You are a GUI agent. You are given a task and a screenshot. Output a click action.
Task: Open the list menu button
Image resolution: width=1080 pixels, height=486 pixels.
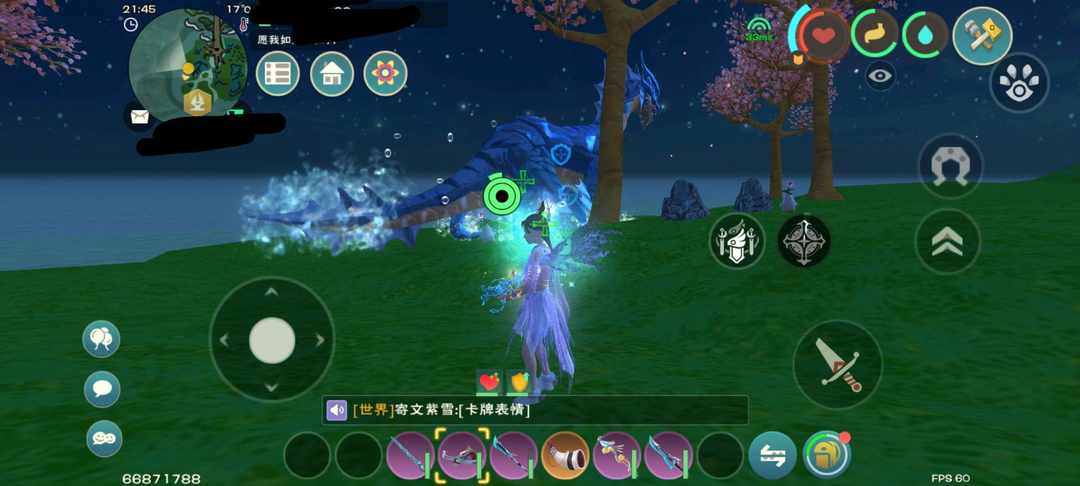point(278,74)
